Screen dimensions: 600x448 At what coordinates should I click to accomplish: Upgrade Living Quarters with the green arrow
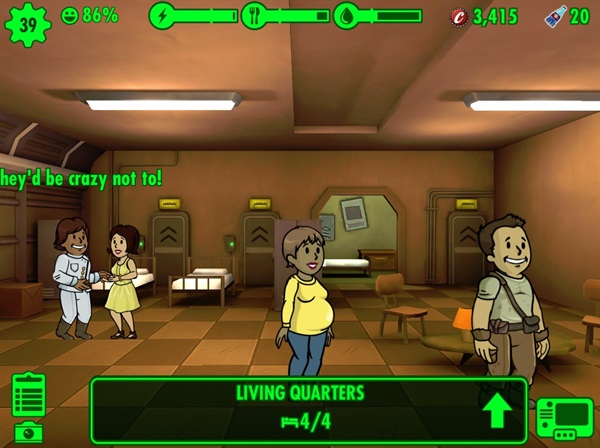[x=495, y=410]
